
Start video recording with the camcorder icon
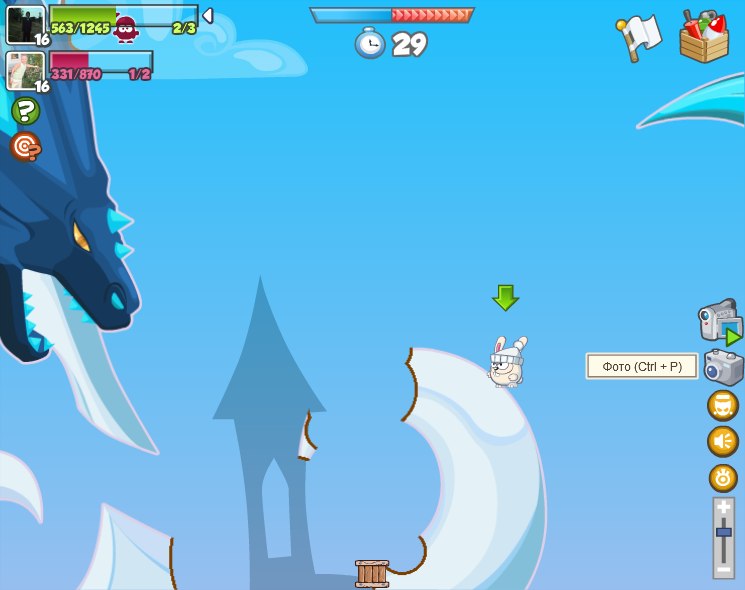[x=719, y=321]
